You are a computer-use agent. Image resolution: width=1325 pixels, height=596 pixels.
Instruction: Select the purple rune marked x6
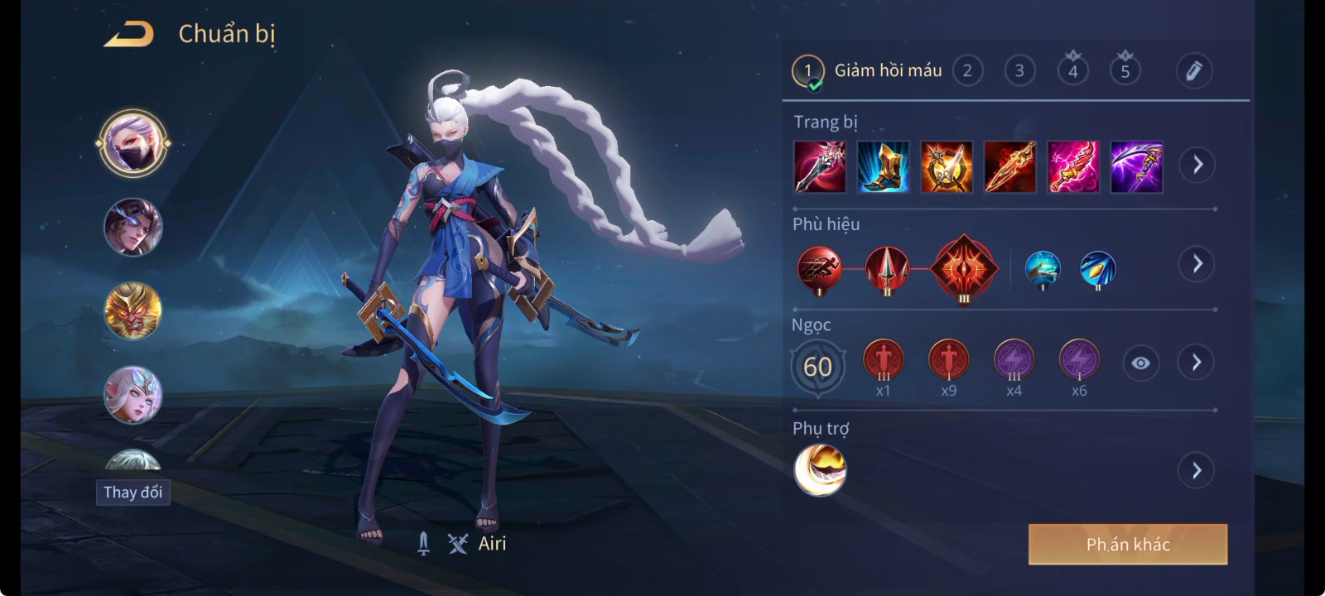(1079, 362)
